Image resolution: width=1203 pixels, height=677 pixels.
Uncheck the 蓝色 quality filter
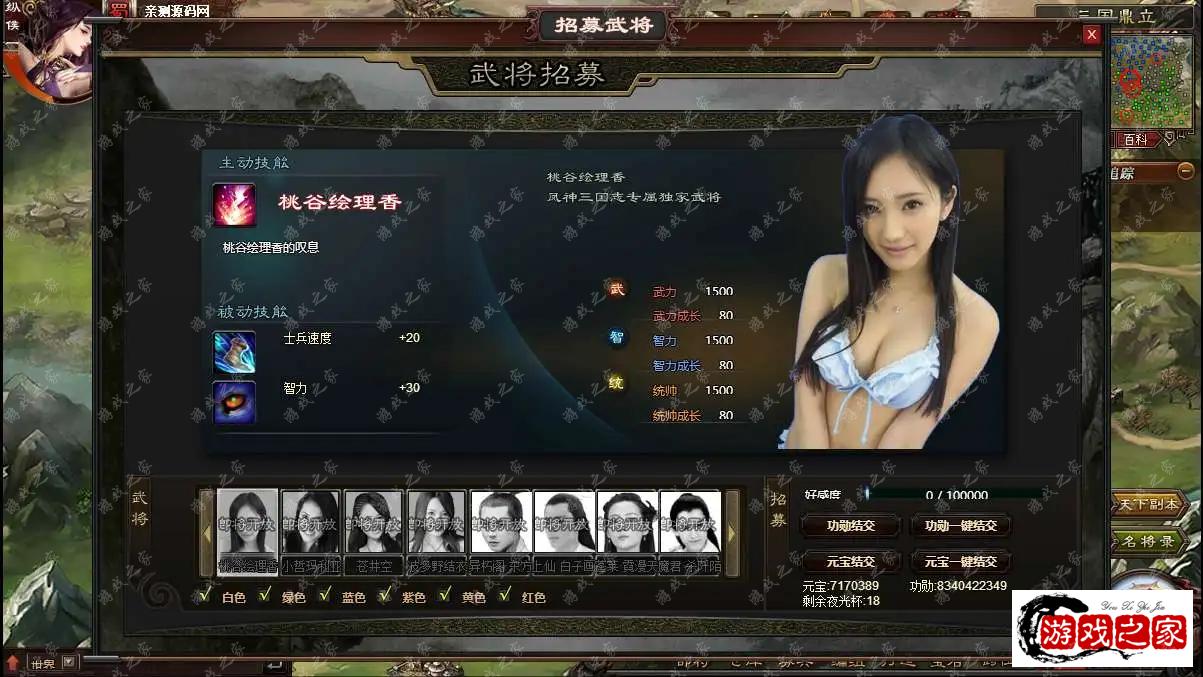point(325,596)
